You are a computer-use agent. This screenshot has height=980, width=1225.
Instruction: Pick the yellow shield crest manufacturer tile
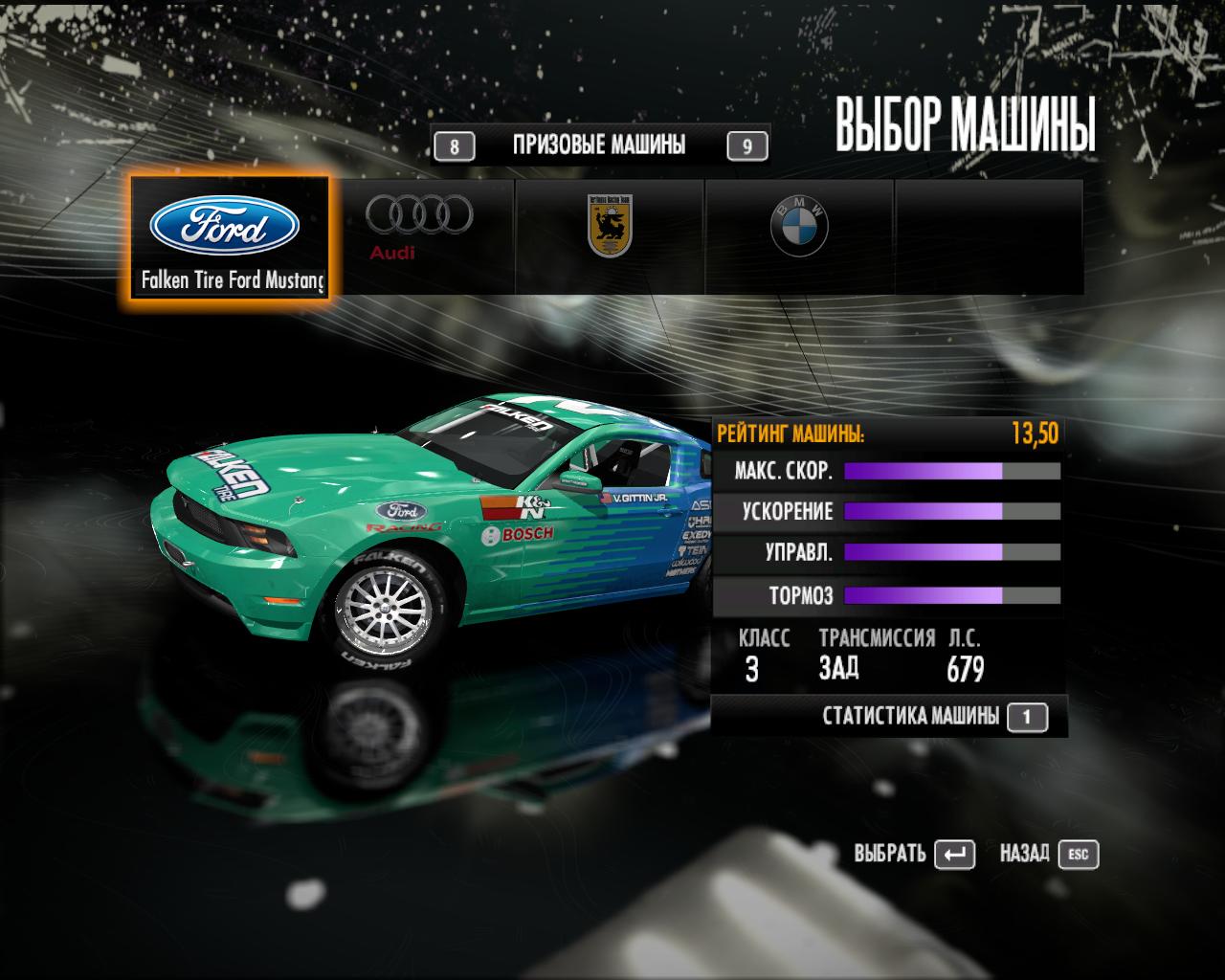point(610,235)
